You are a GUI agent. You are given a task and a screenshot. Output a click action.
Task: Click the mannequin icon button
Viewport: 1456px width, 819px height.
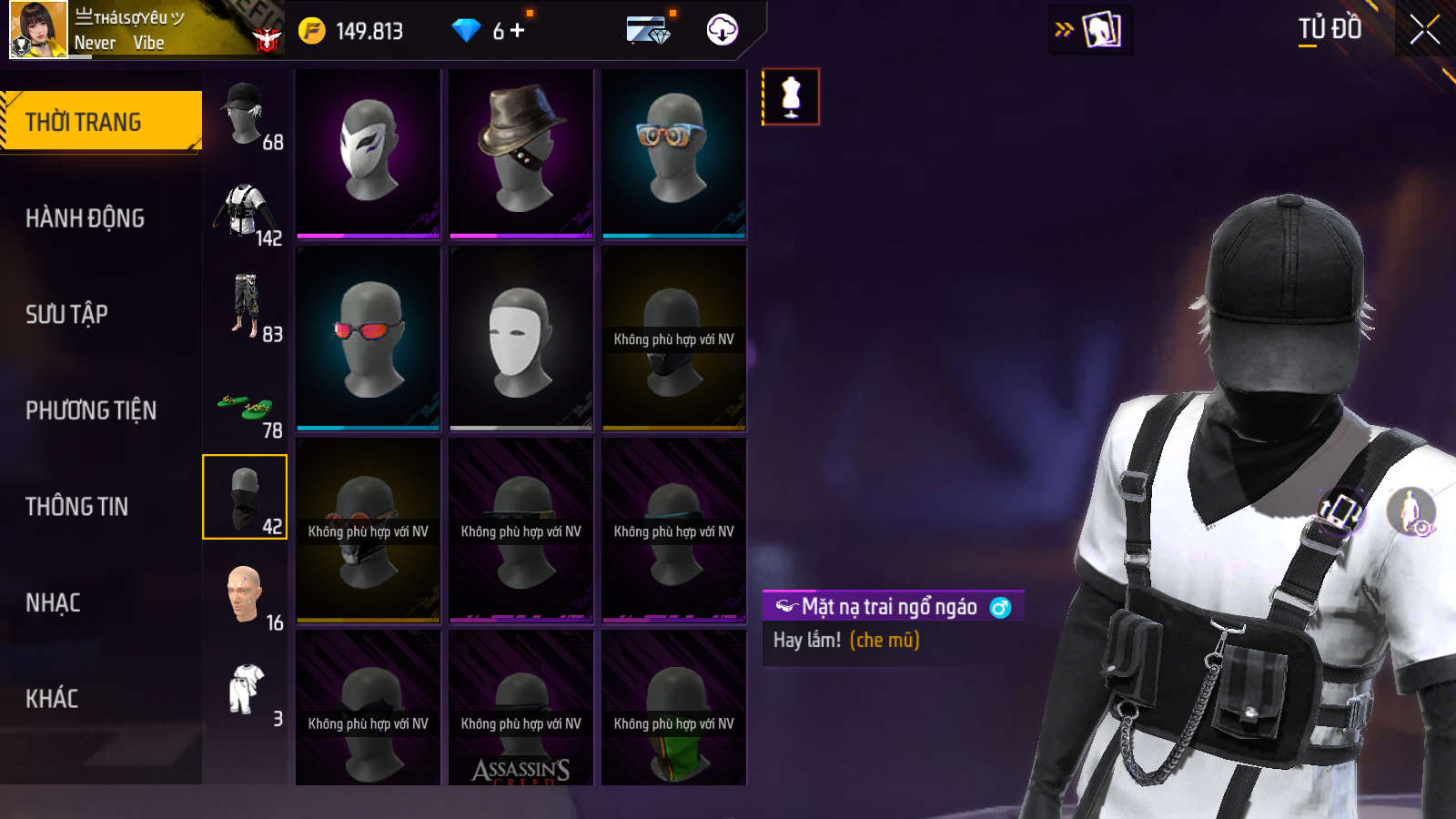pos(791,96)
